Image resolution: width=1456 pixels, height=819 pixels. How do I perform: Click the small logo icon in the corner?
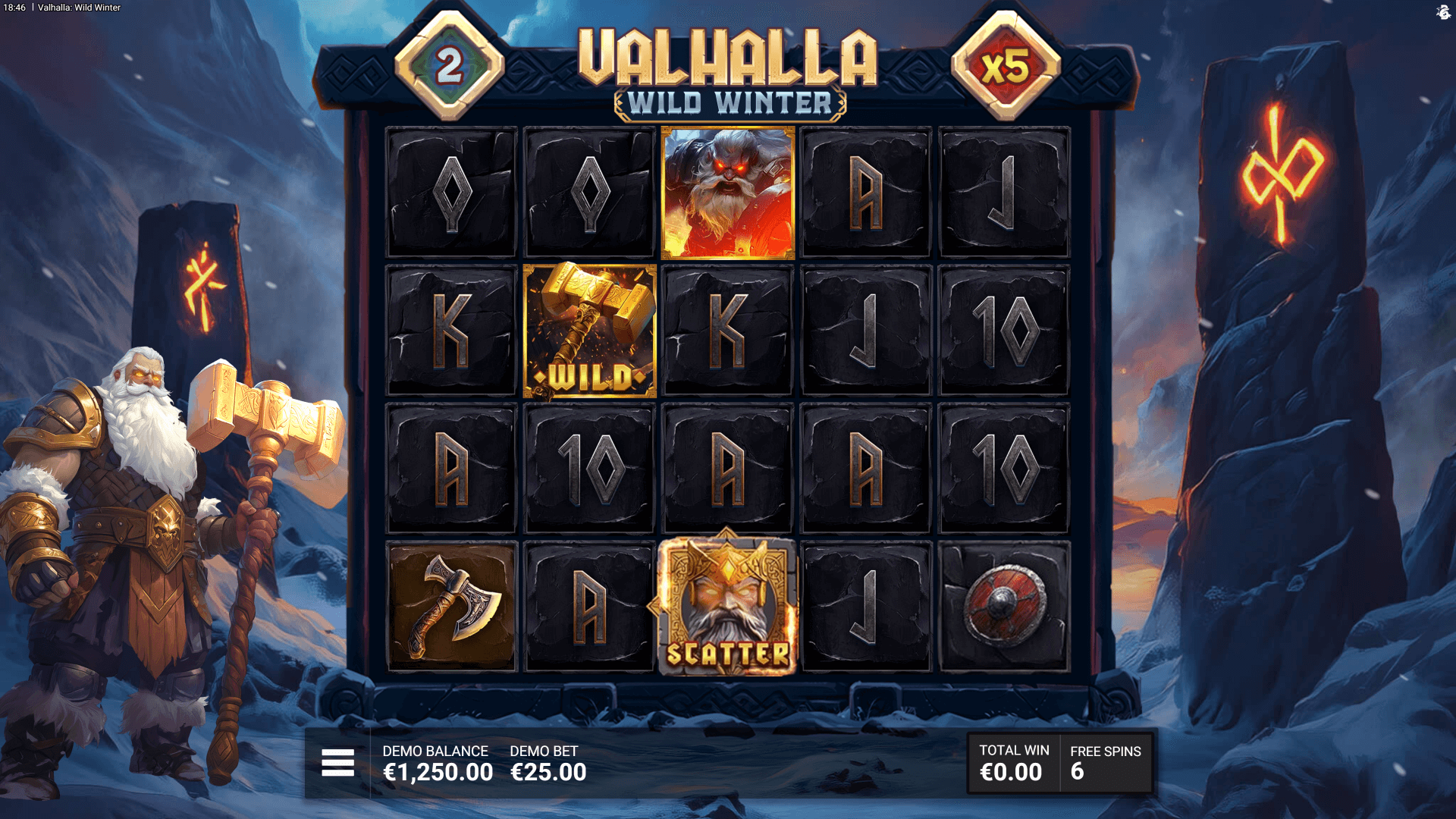pos(1443,12)
